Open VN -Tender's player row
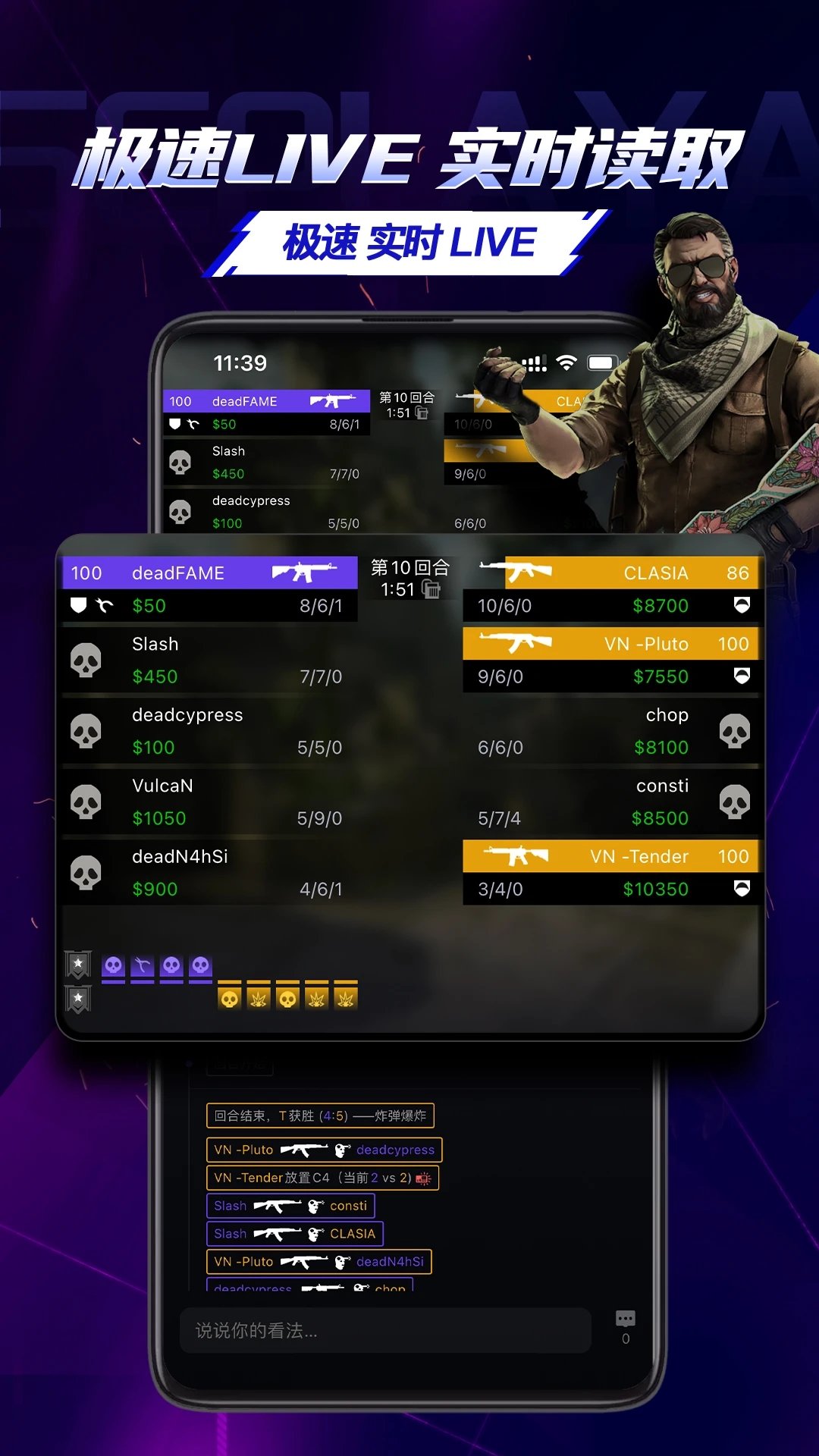Screen dimensions: 819x1456 pyautogui.click(x=610, y=872)
